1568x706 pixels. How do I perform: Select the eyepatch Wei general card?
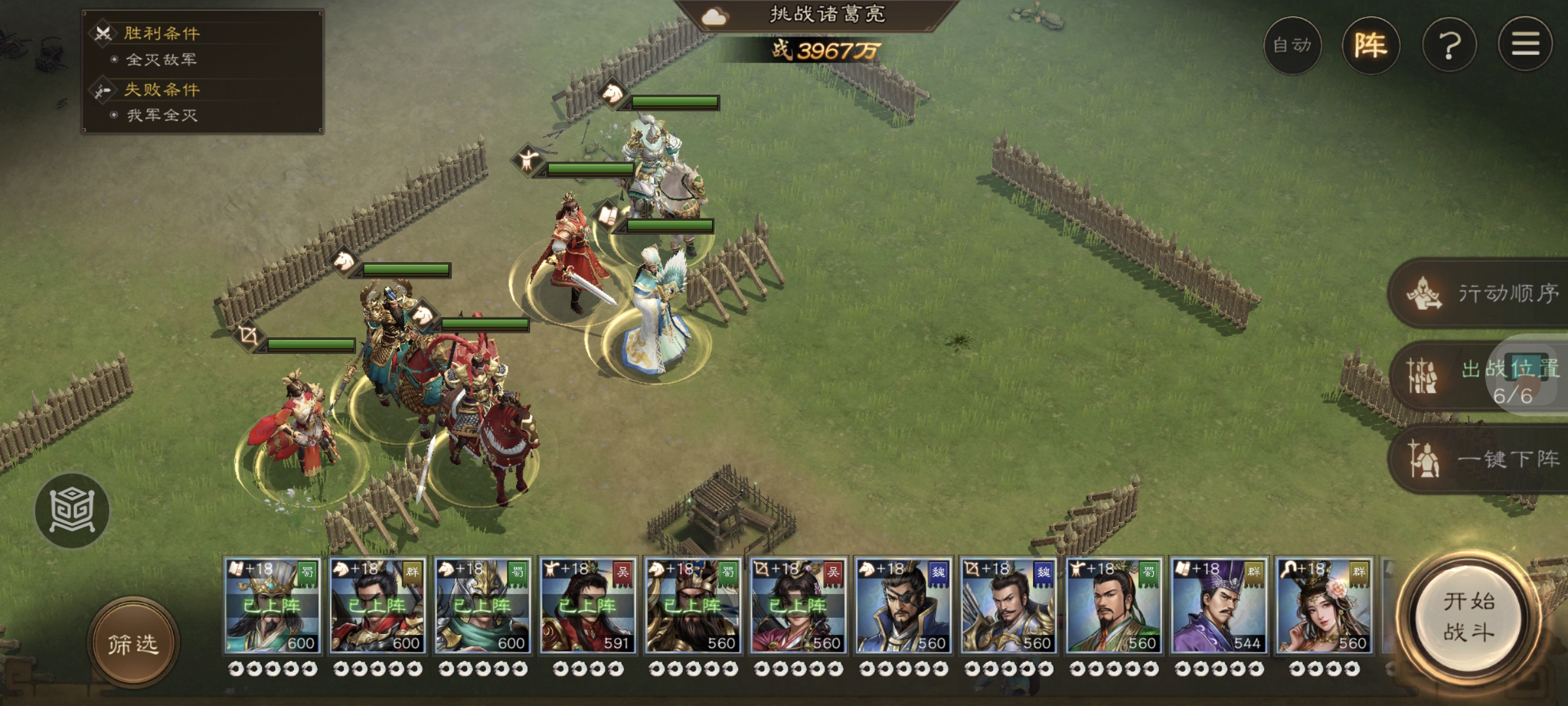pyautogui.click(x=903, y=605)
